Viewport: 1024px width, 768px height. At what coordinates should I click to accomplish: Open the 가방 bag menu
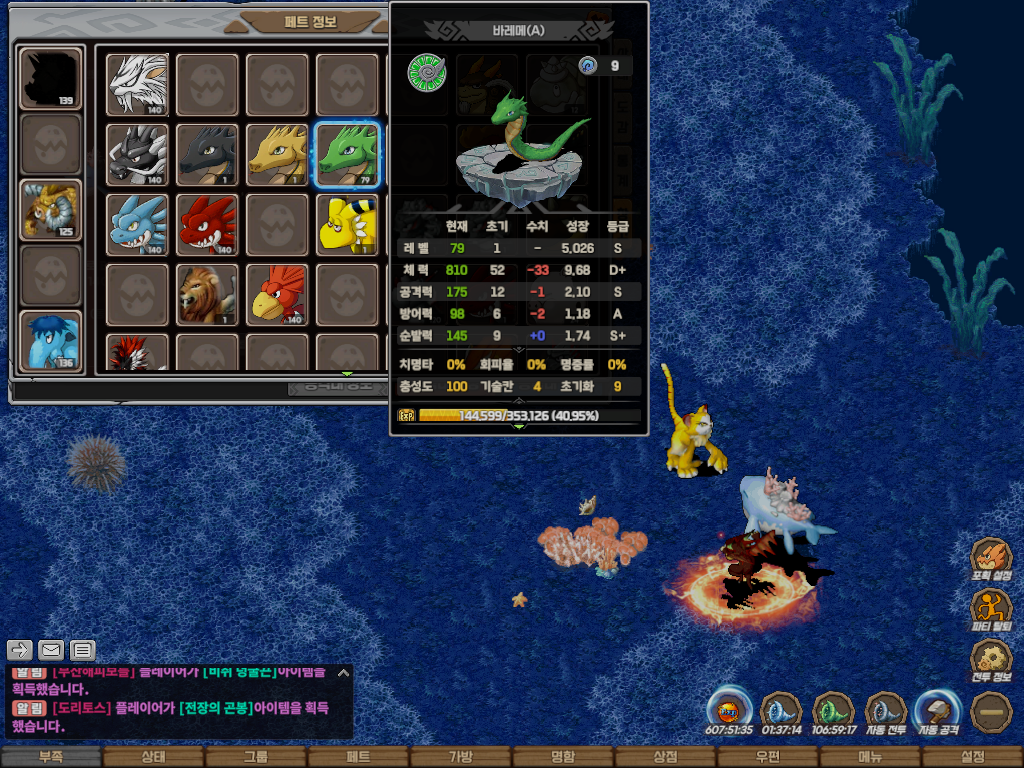click(x=460, y=757)
